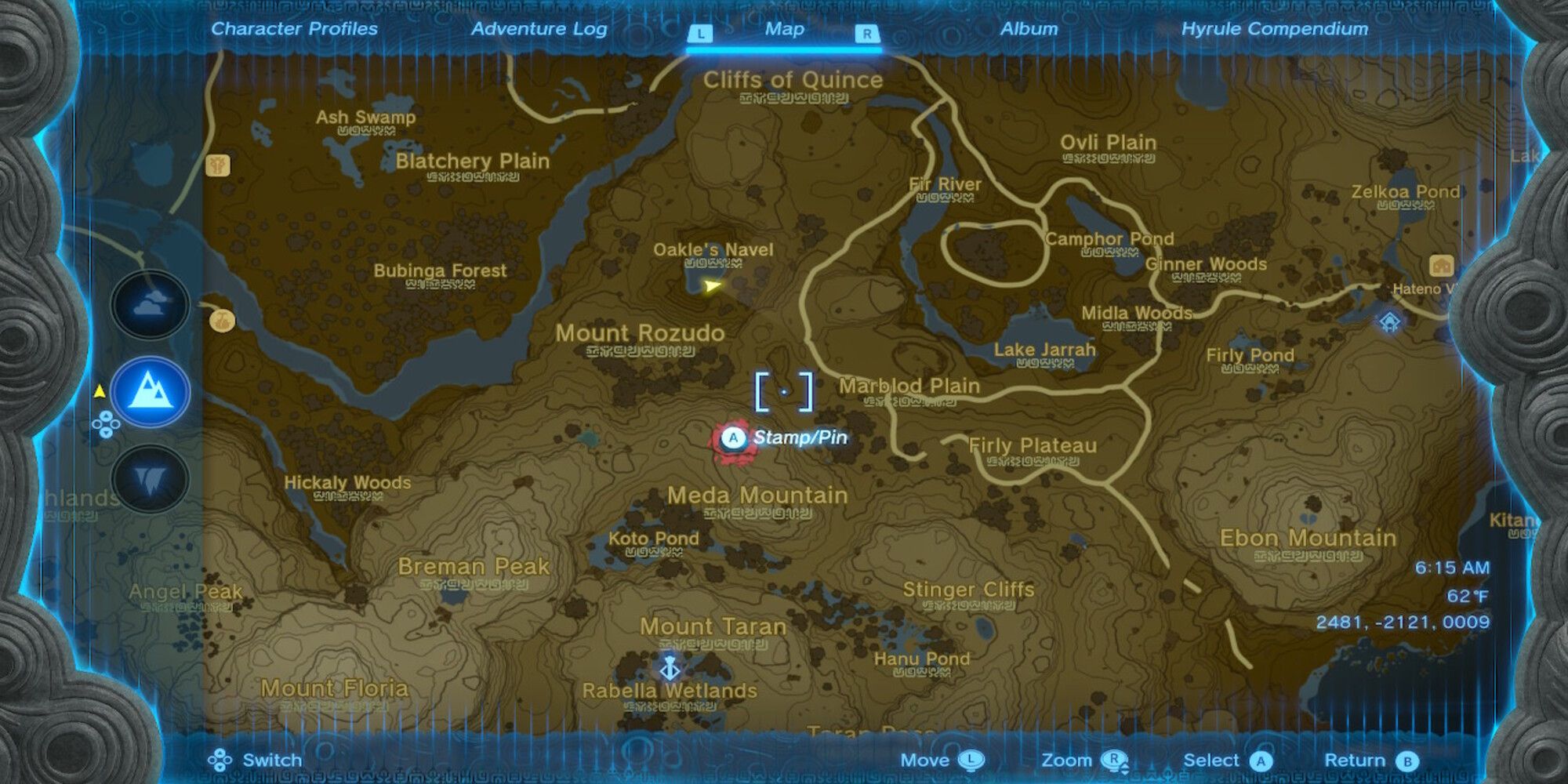The width and height of the screenshot is (1568, 784).
Task: Click the A button icon next to Stamp/Pin
Action: [x=732, y=438]
